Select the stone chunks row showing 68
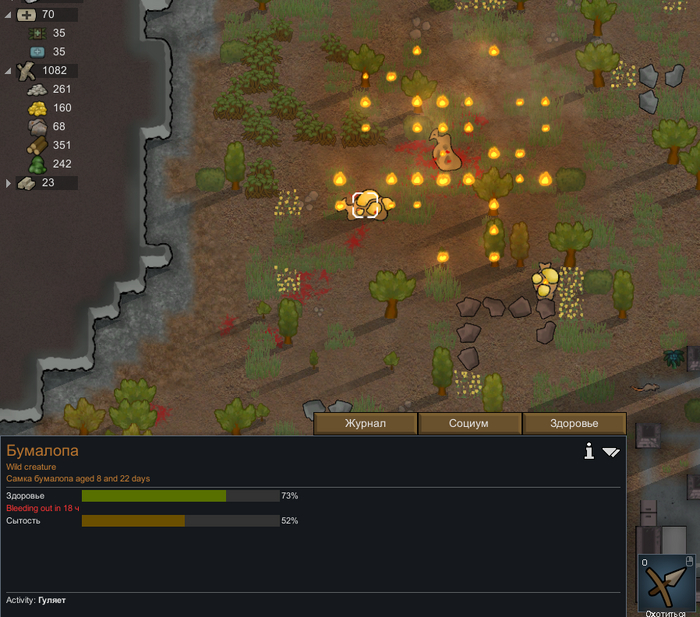Screen dimensions: 700x617 (50, 127)
